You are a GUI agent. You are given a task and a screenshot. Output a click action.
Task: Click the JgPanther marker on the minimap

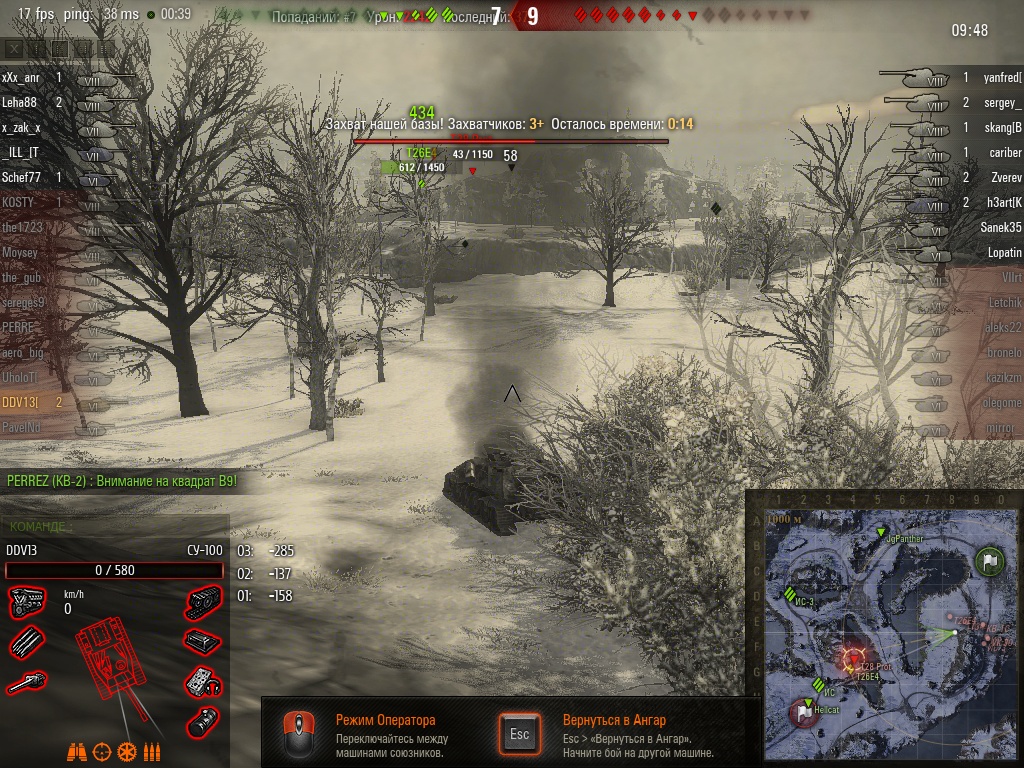point(881,532)
